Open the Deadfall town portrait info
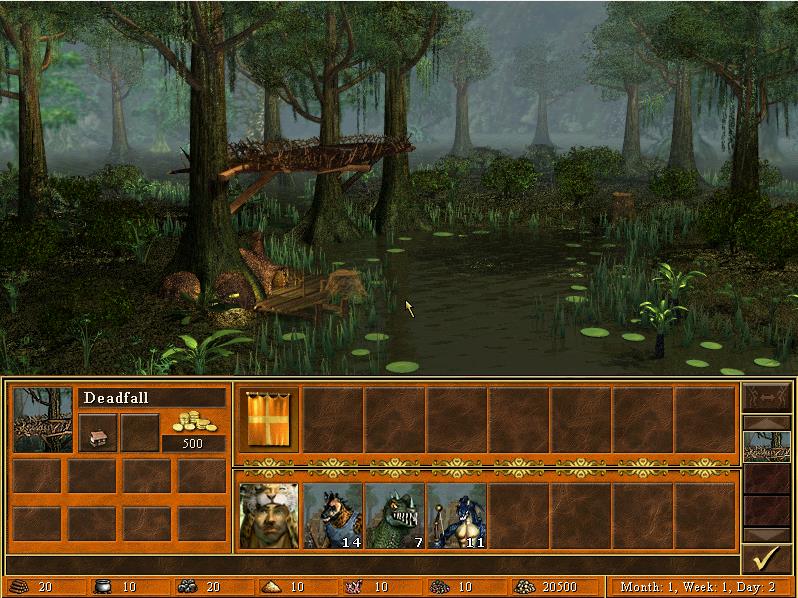 click(43, 419)
